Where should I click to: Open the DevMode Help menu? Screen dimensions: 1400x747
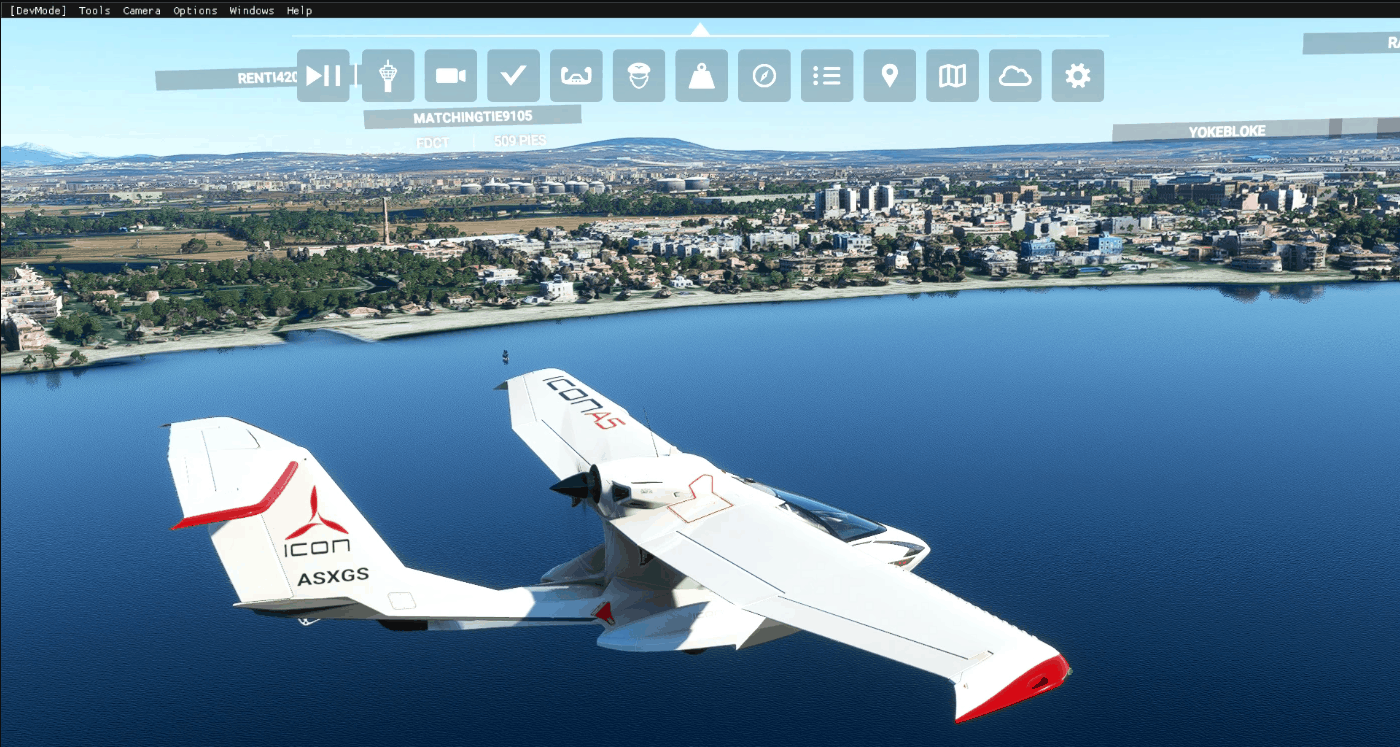299,11
